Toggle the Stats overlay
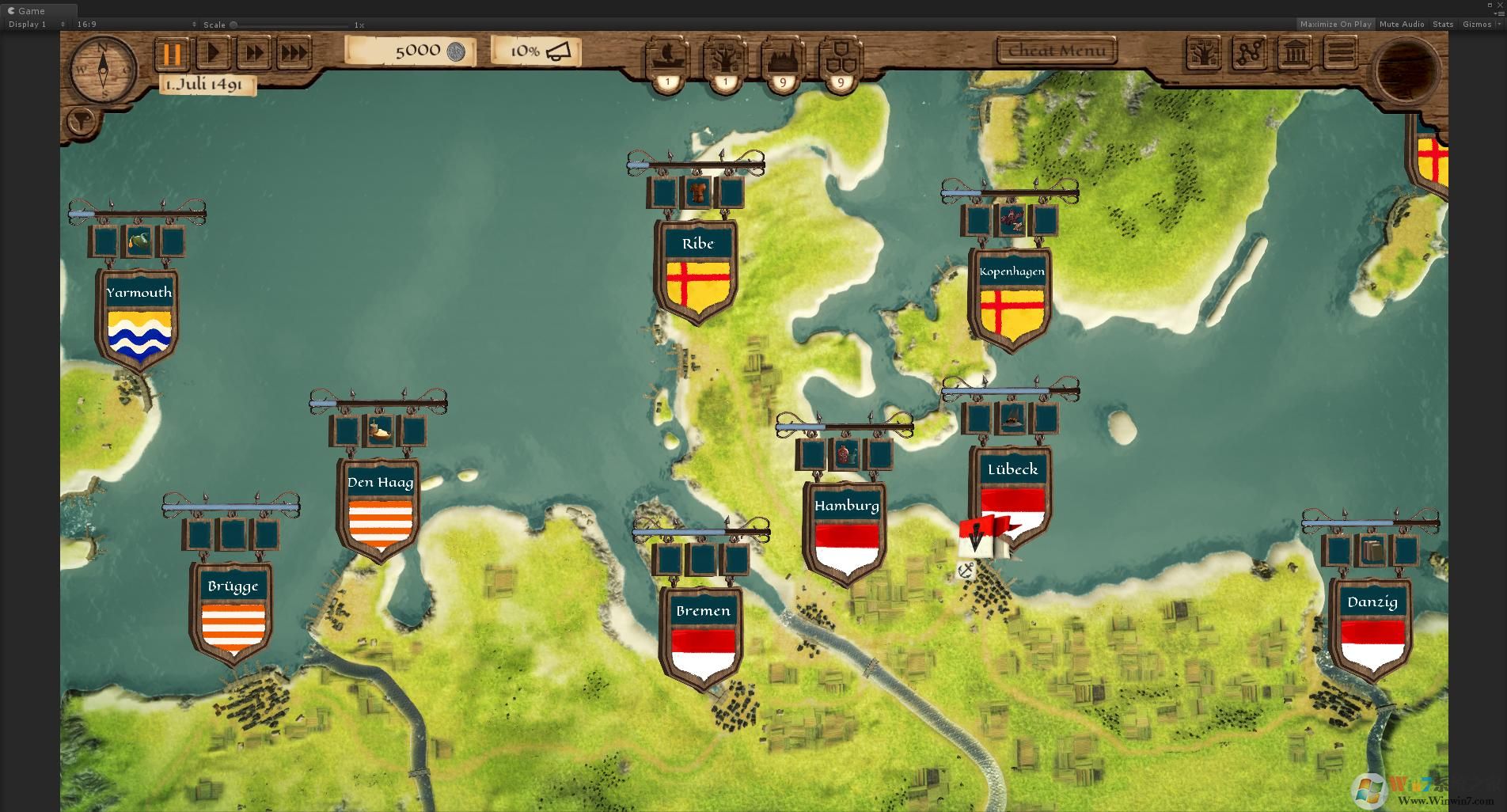The image size is (1507, 812). pos(1442,24)
